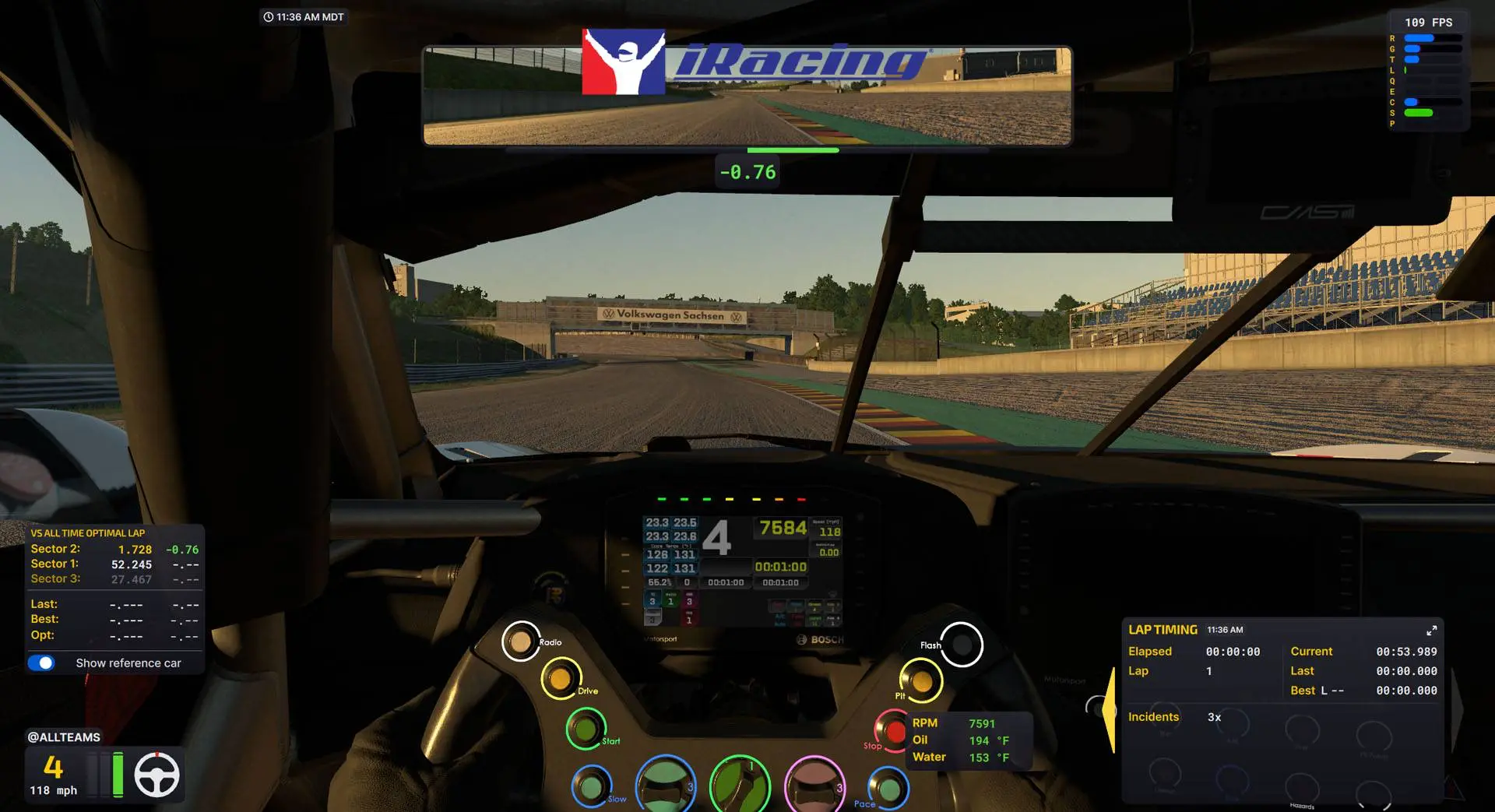Click the yellow arrow beside the Lap Timing panel

coord(1111,708)
